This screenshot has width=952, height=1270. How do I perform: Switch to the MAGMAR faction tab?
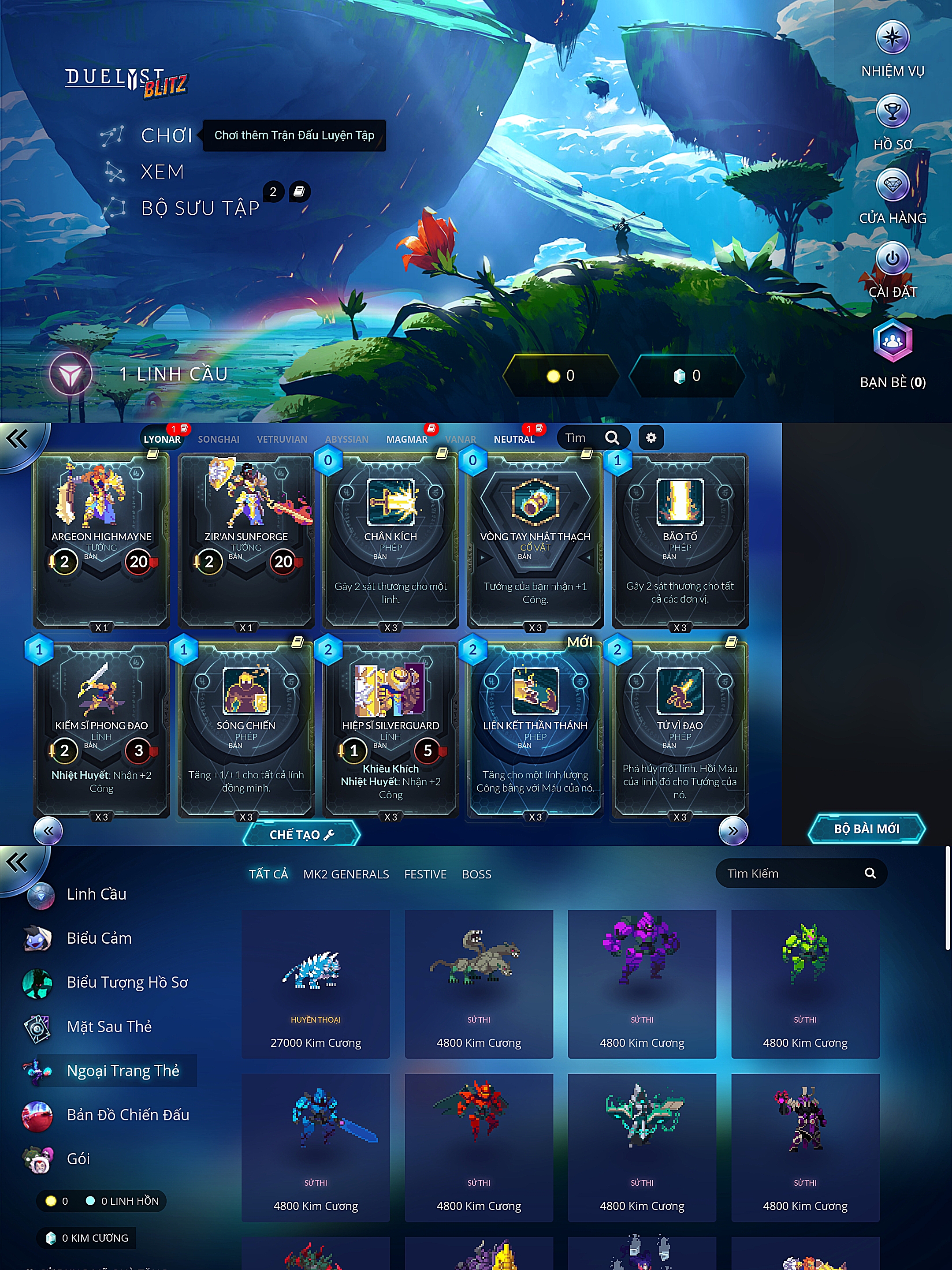407,439
